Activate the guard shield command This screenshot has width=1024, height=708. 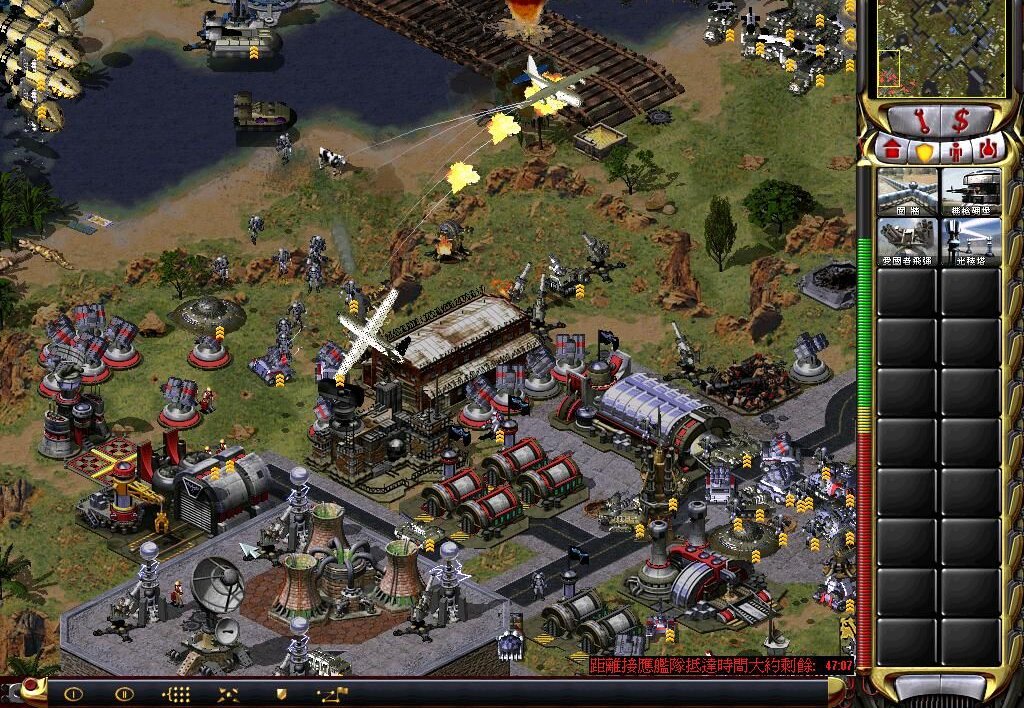pyautogui.click(x=281, y=693)
